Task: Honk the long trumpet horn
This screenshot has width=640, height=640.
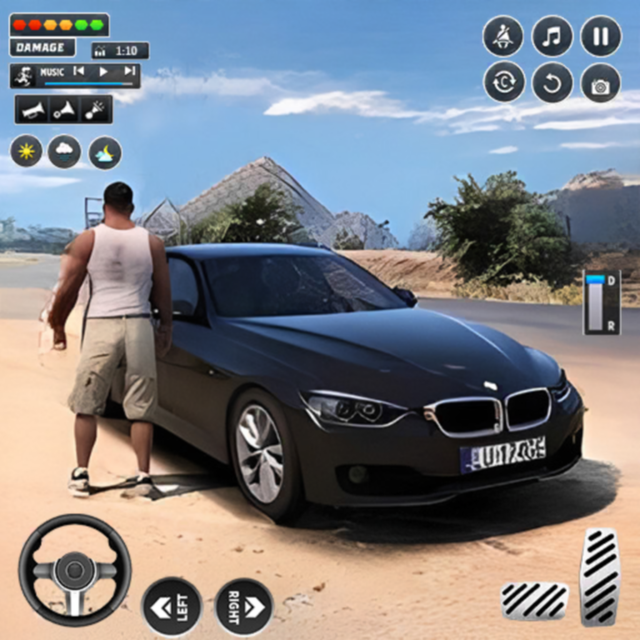Action: [33, 110]
